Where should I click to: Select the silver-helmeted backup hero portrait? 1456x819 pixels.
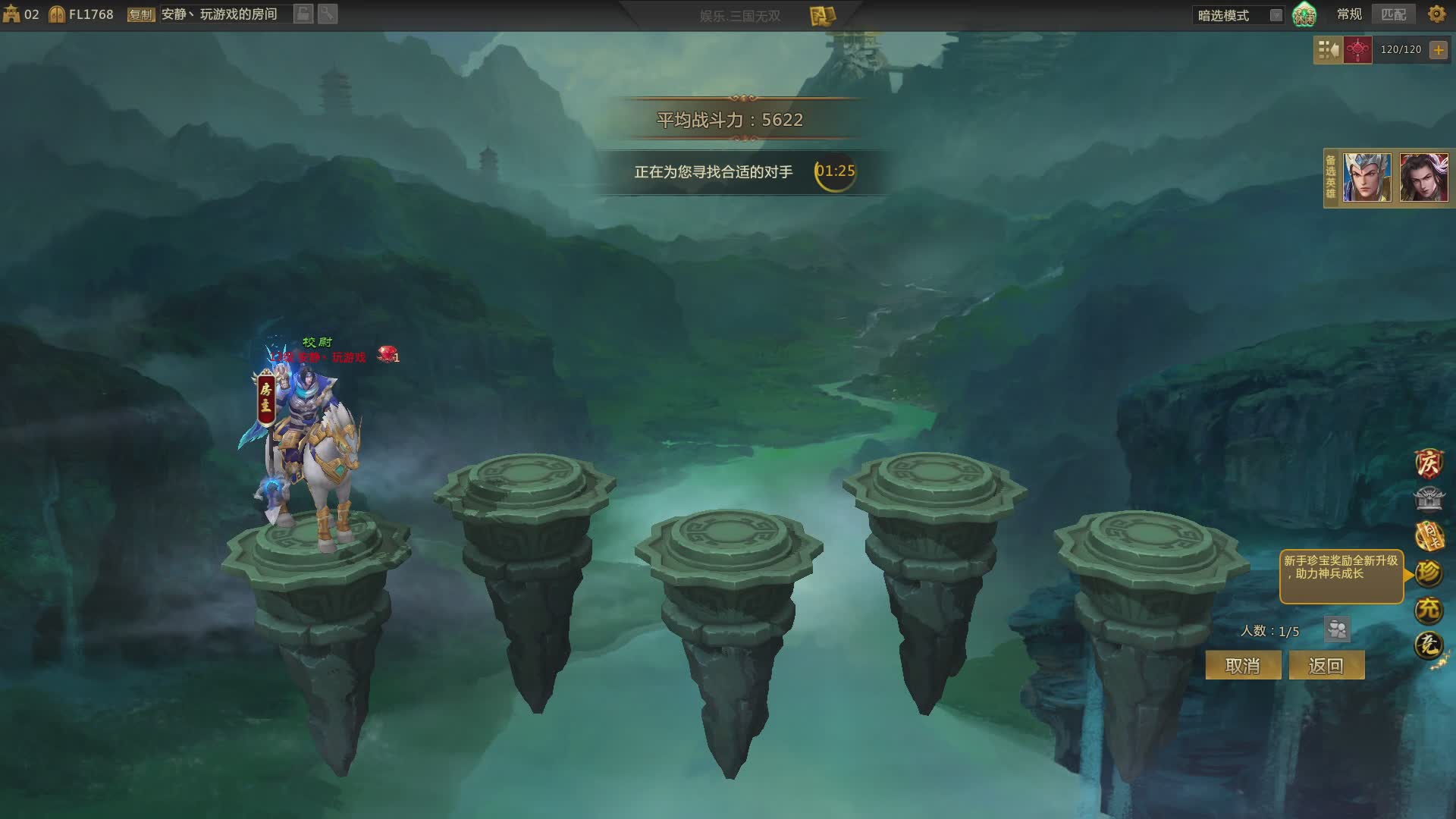1367,177
